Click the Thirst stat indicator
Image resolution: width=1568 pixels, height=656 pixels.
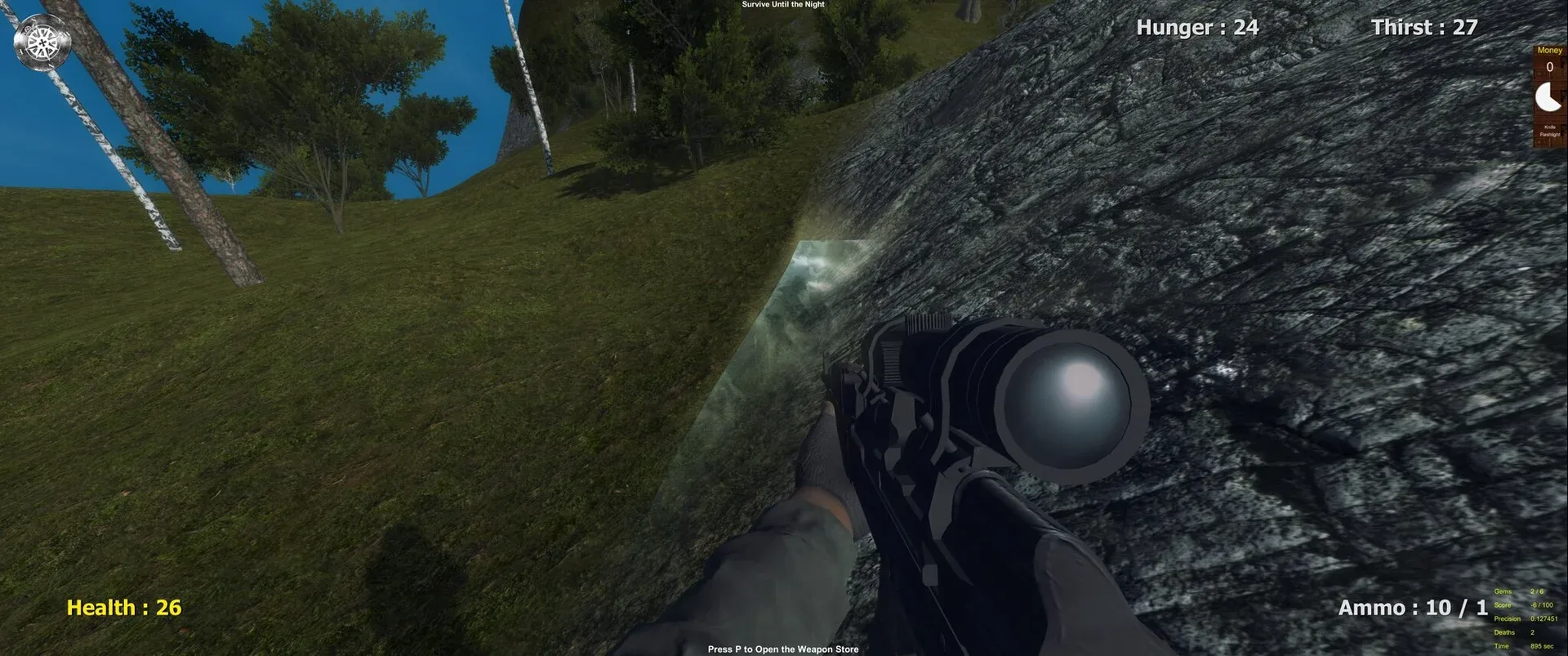coord(1422,27)
